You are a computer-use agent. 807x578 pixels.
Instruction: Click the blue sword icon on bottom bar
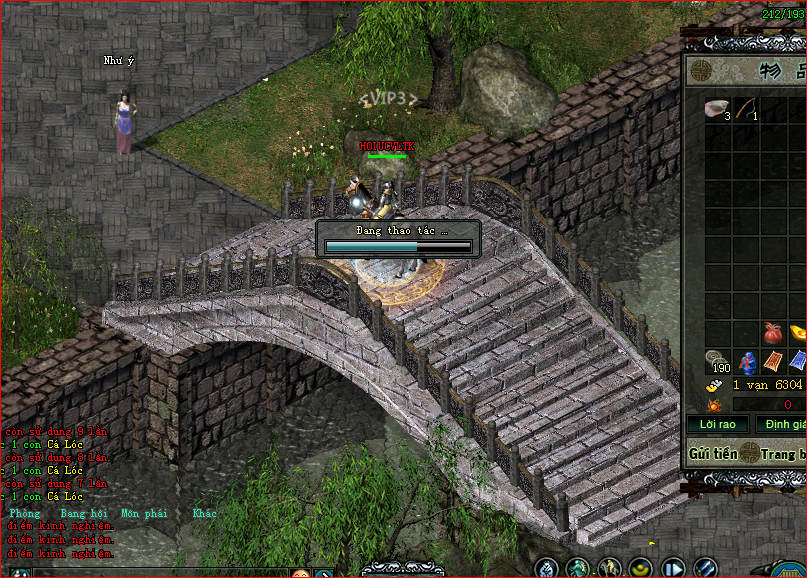707,568
